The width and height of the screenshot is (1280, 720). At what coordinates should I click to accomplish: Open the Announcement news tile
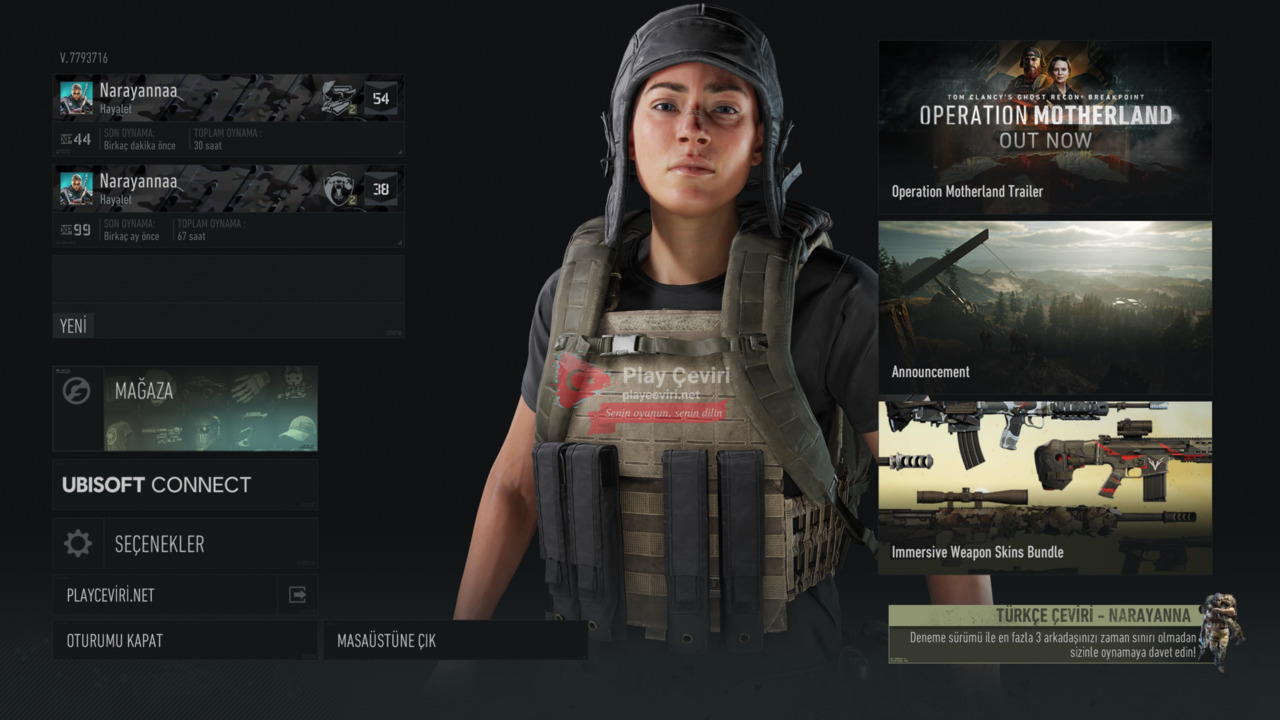(1045, 307)
